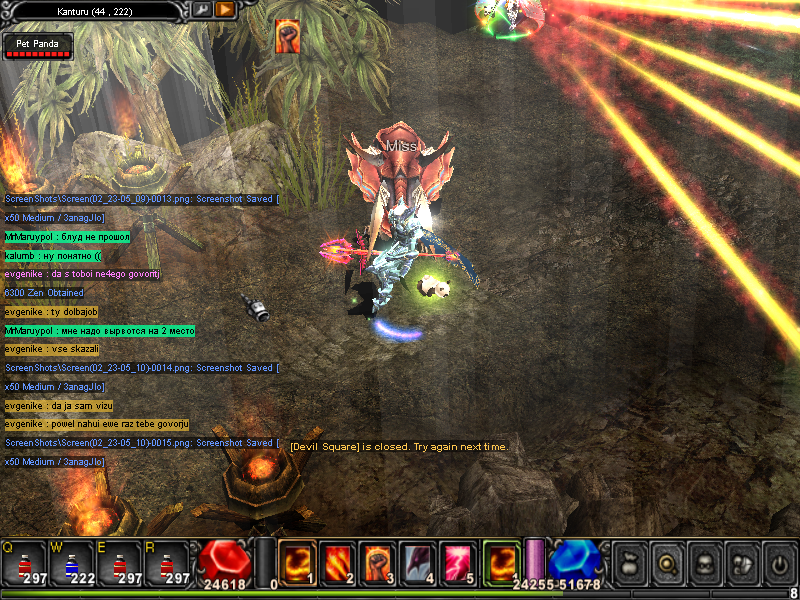The image size is (800, 600).
Task: Click the fist buff icon near top
Action: point(288,36)
